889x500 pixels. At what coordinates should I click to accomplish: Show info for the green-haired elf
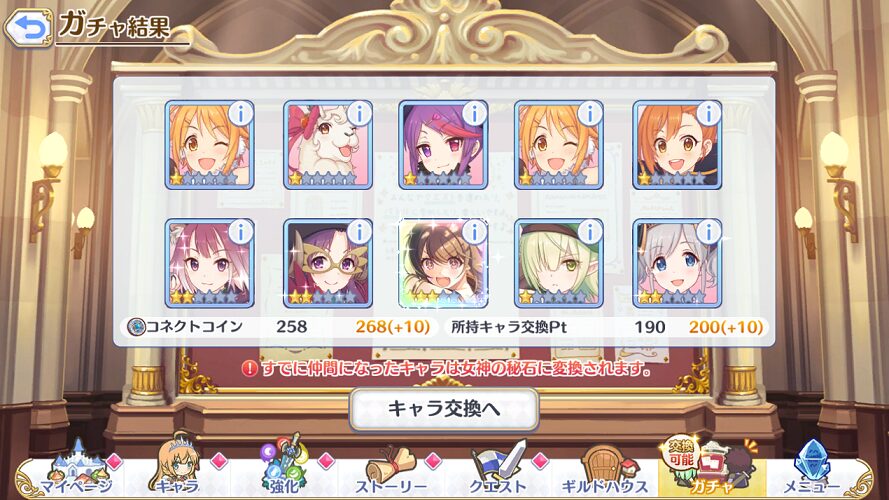(x=590, y=232)
